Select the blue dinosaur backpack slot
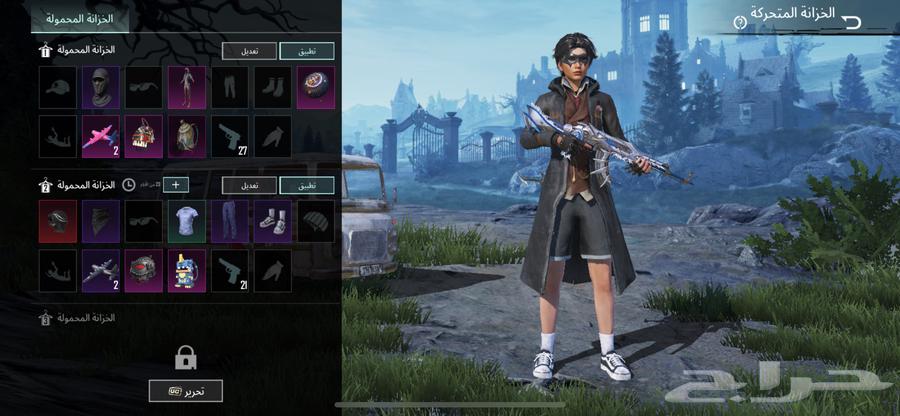 pyautogui.click(x=186, y=270)
